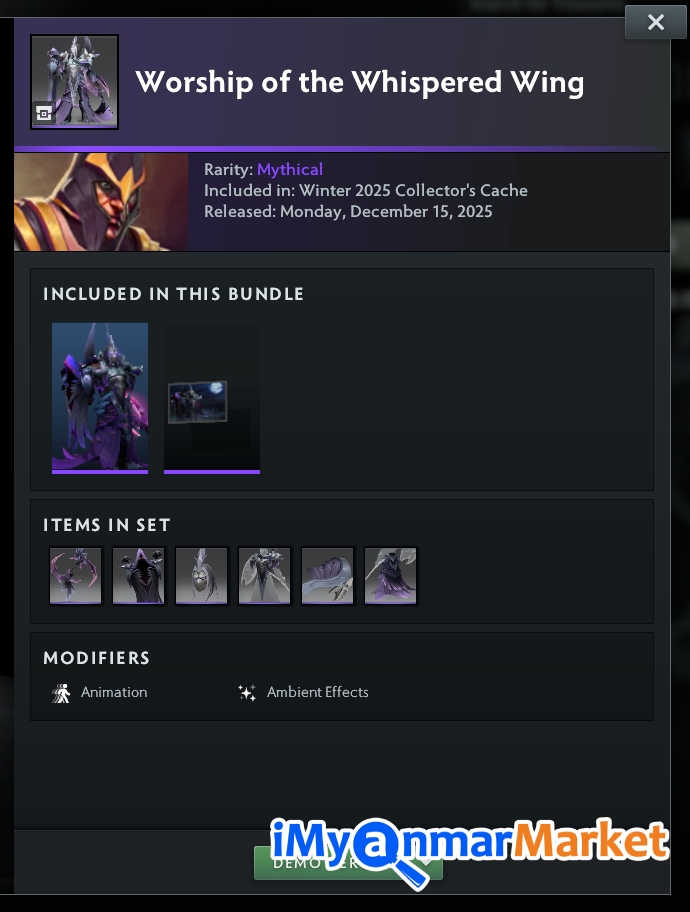This screenshot has width=690, height=912.
Task: Click the Mythical rarity link
Action: pos(289,170)
